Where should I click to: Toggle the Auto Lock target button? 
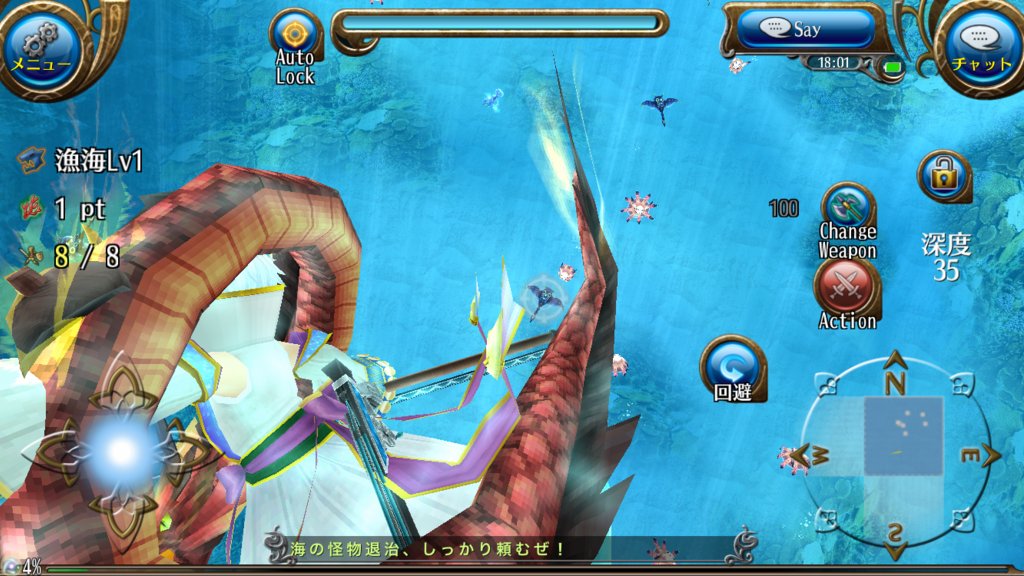[296, 37]
